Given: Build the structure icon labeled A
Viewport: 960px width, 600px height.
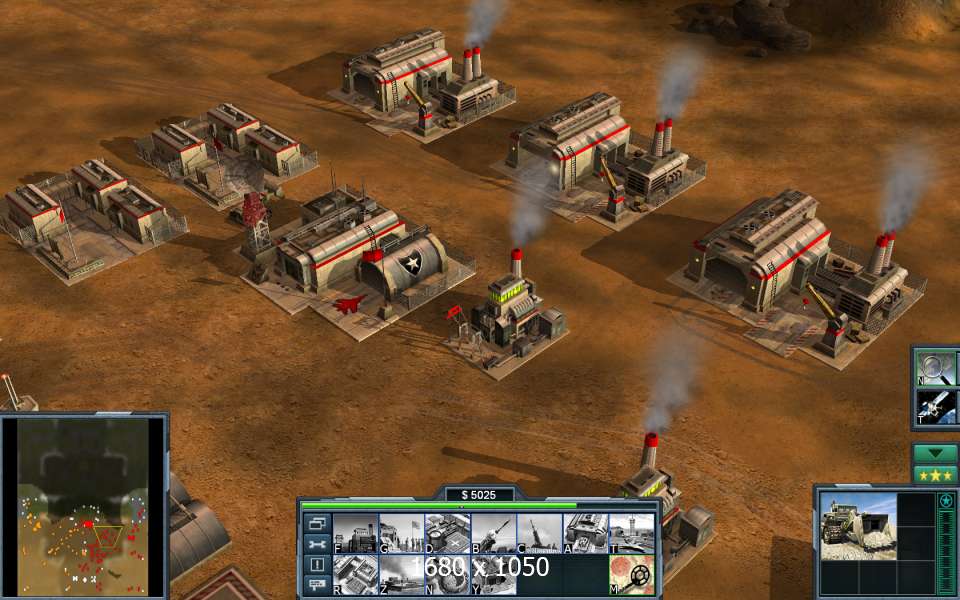Looking at the screenshot, I should (585, 532).
